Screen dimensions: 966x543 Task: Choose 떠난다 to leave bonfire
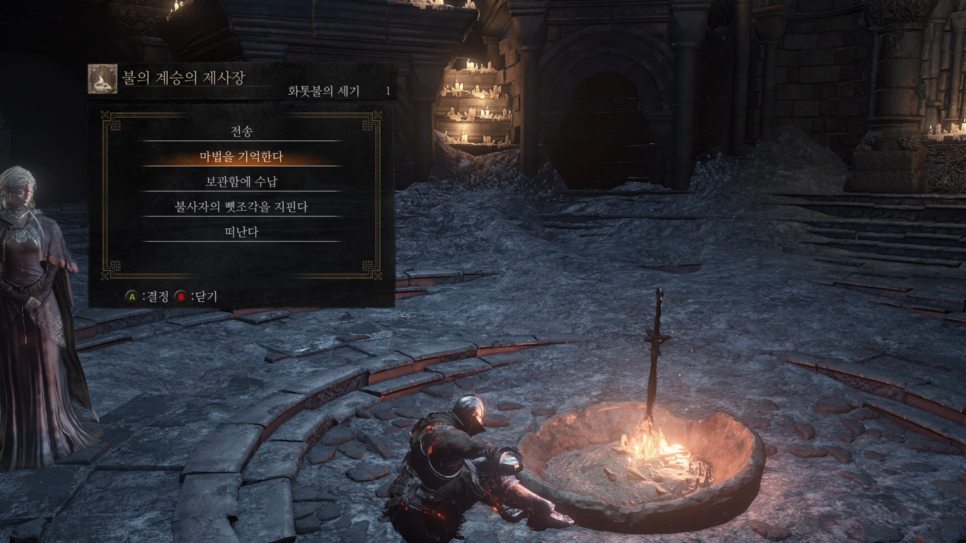(x=241, y=232)
